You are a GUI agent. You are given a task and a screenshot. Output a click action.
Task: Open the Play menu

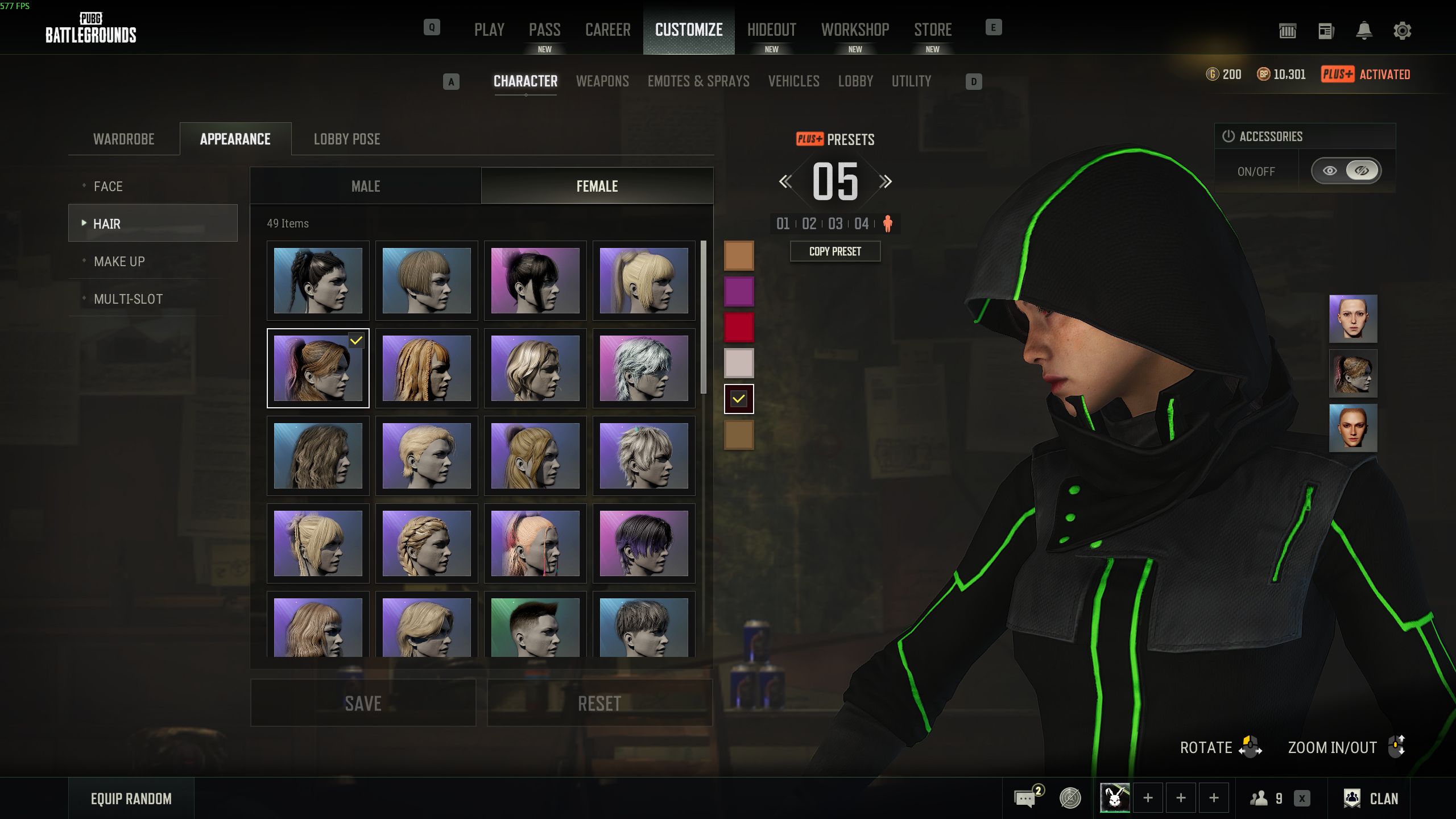pyautogui.click(x=489, y=30)
